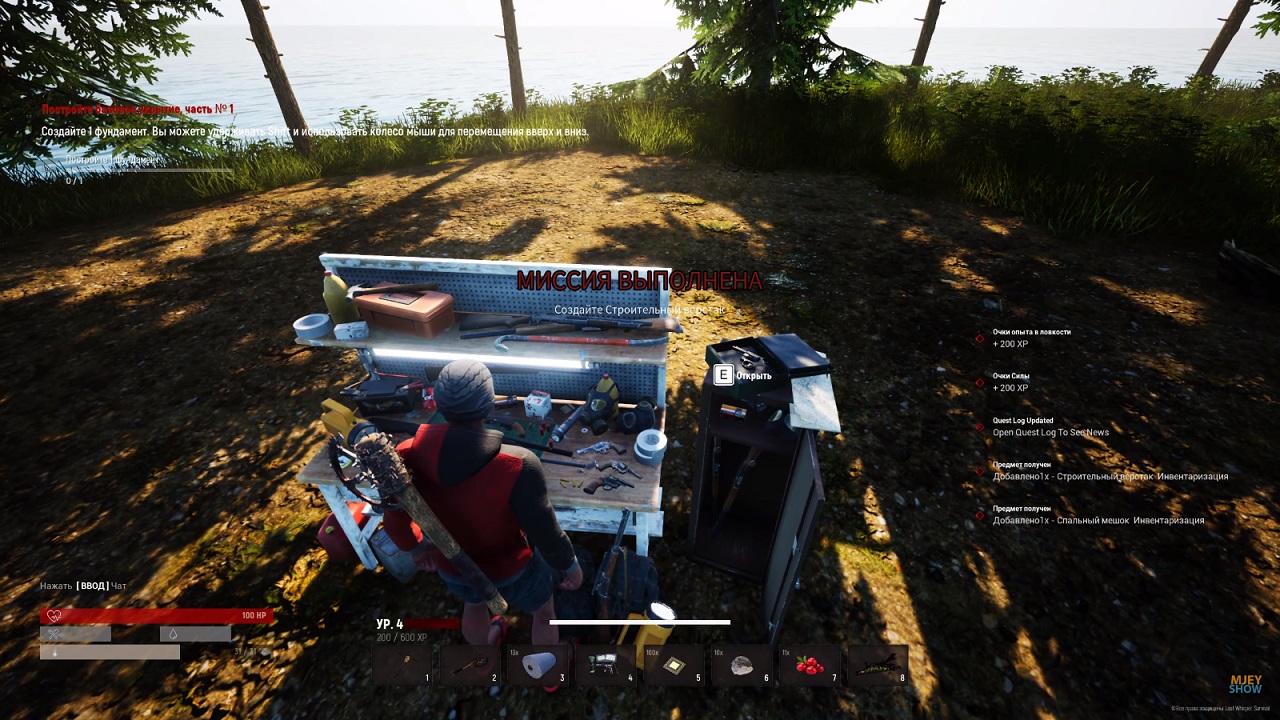
Task: Select the axe in hotbar slot 2
Action: (x=470, y=665)
